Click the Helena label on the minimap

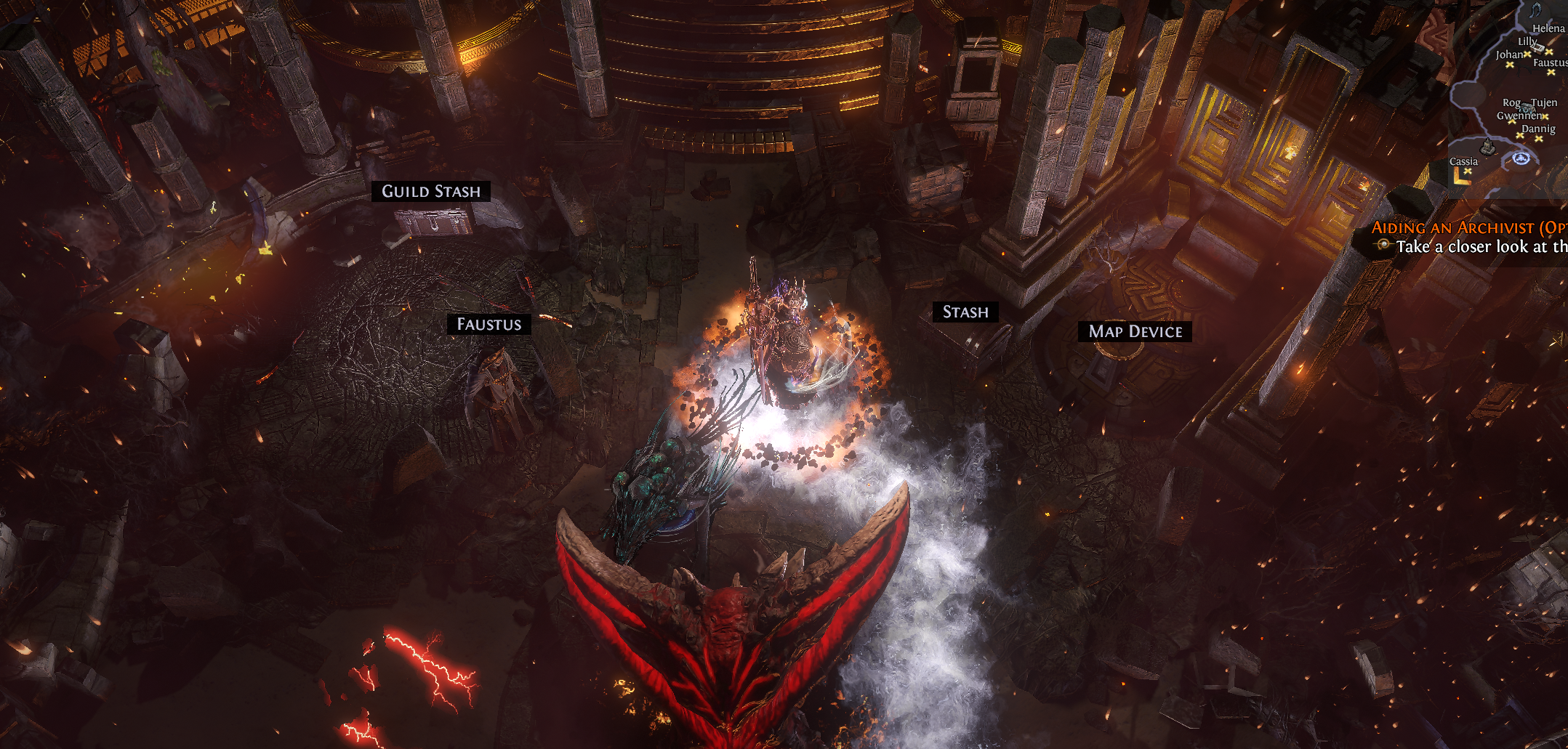click(1548, 28)
